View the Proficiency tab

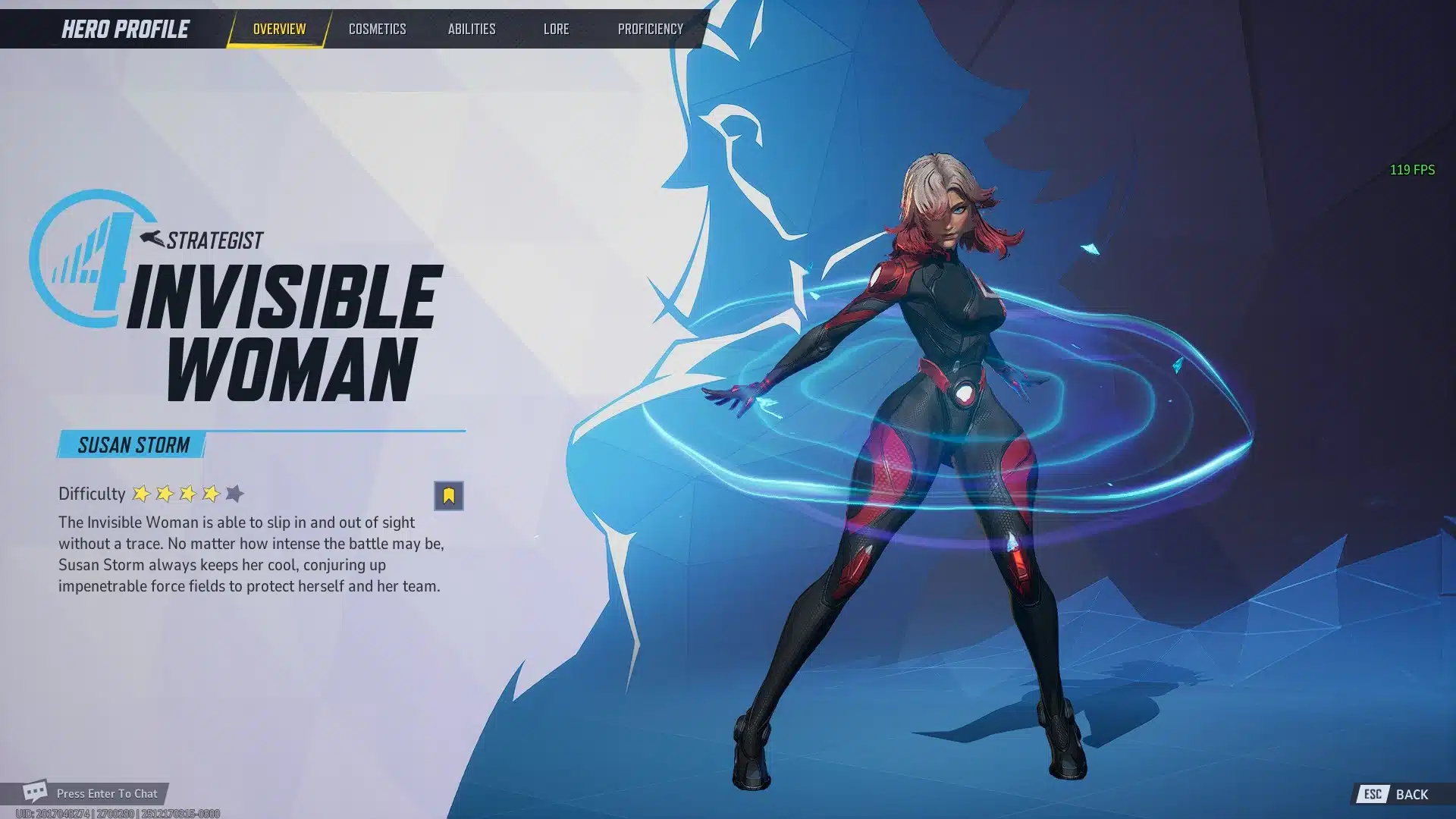tap(650, 30)
